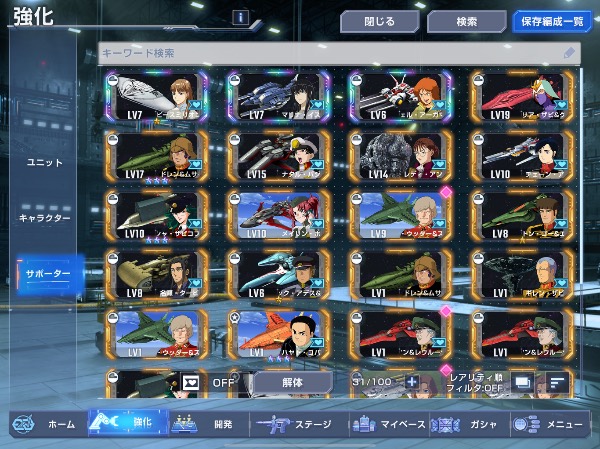Select the LV19 red mobile armor card
The height and width of the screenshot is (449, 600).
point(522,96)
